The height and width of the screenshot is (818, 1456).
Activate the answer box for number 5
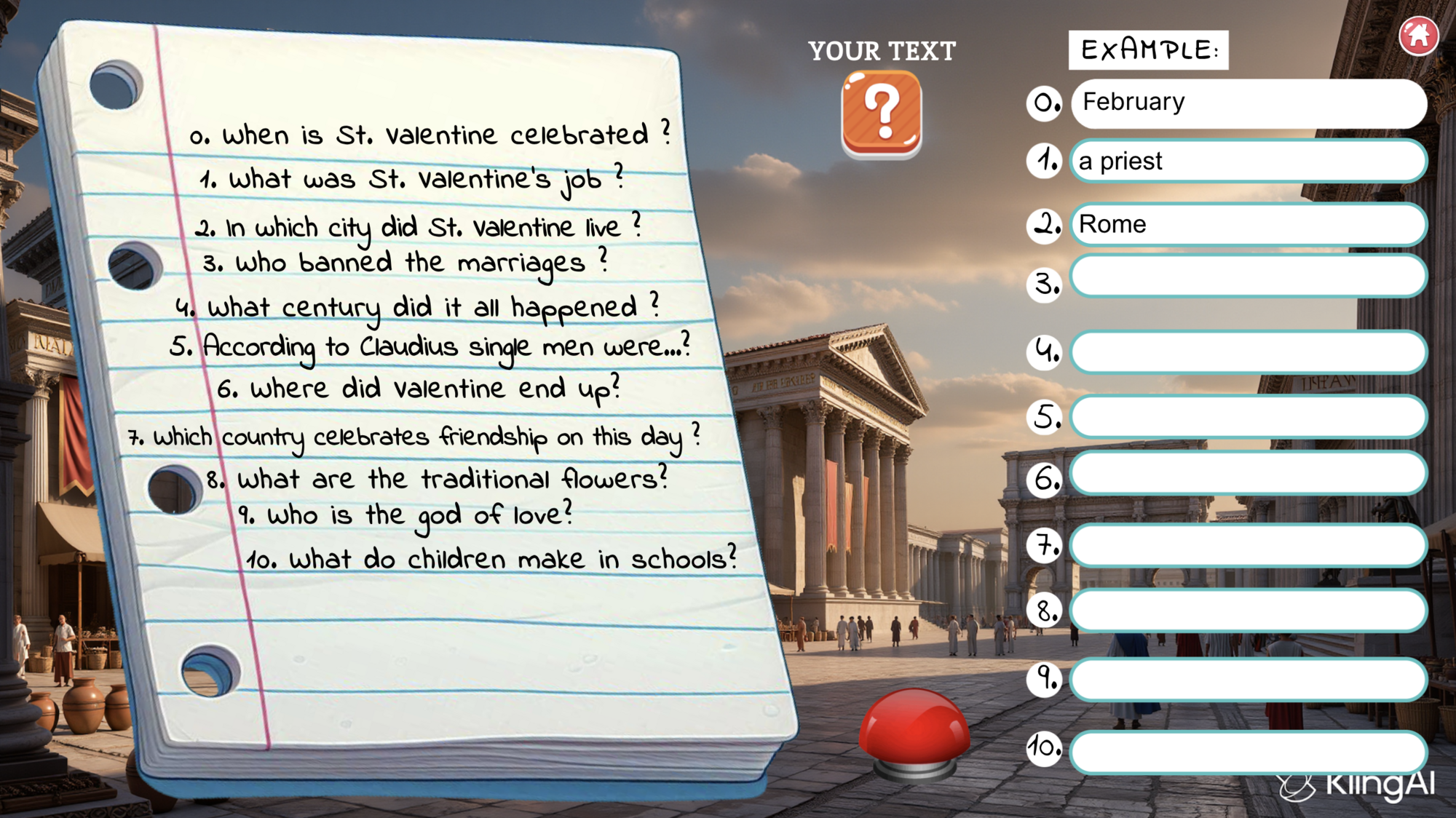coord(1248,416)
